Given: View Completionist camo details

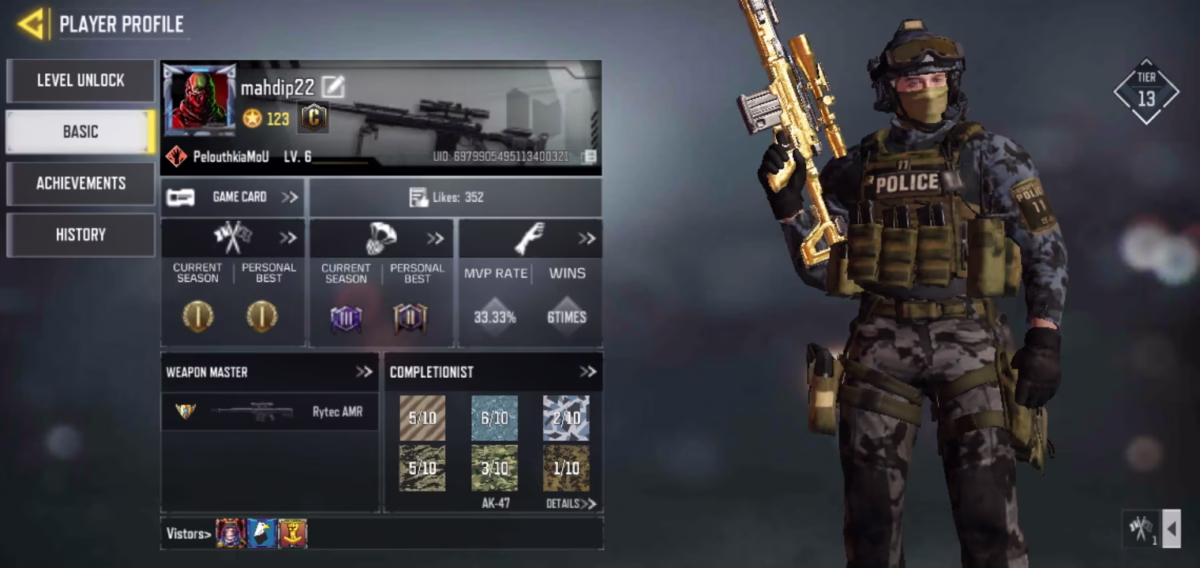Looking at the screenshot, I should point(572,503).
